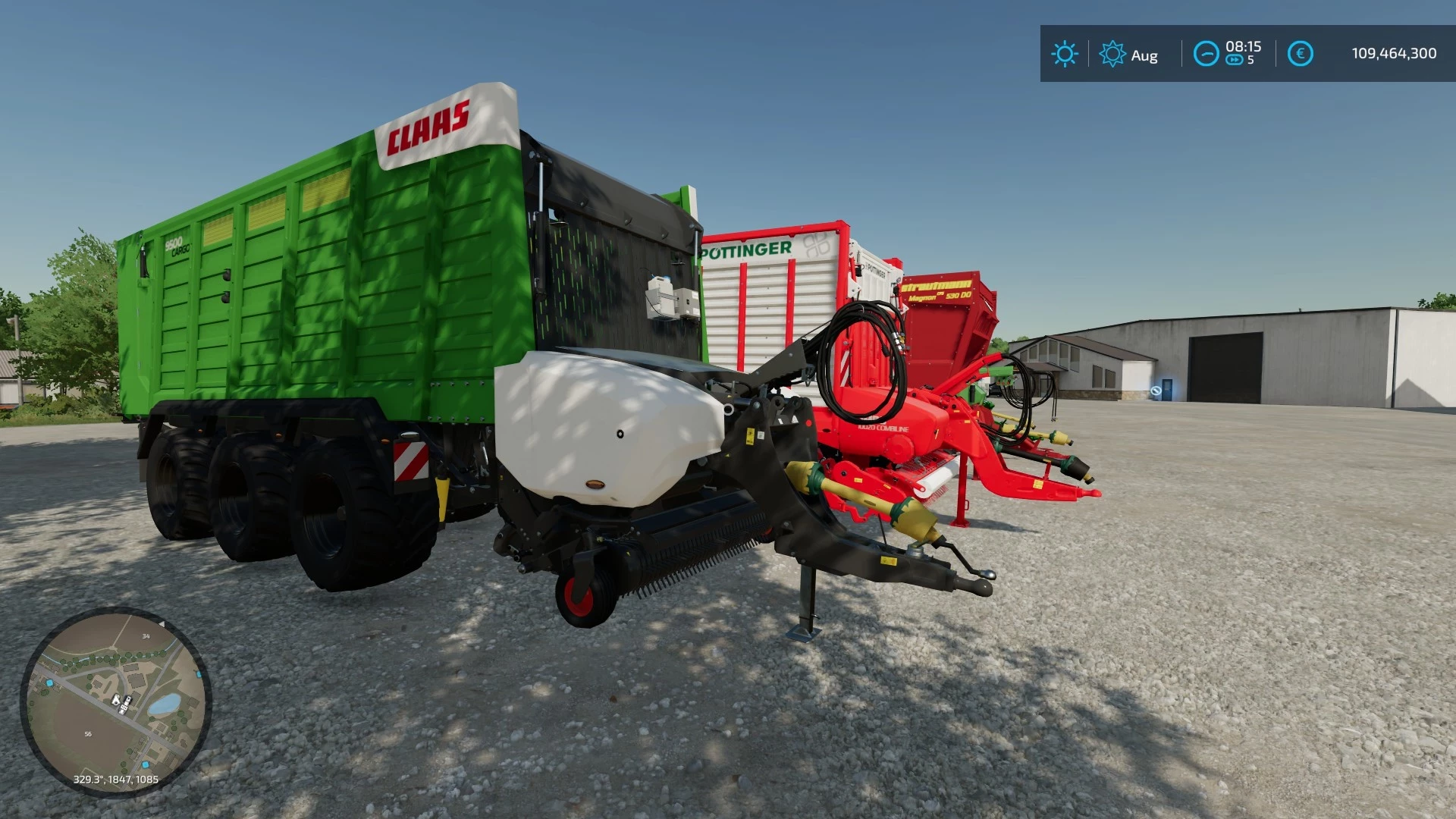Click field number 34 on the minimap
This screenshot has height=819, width=1456.
click(146, 636)
